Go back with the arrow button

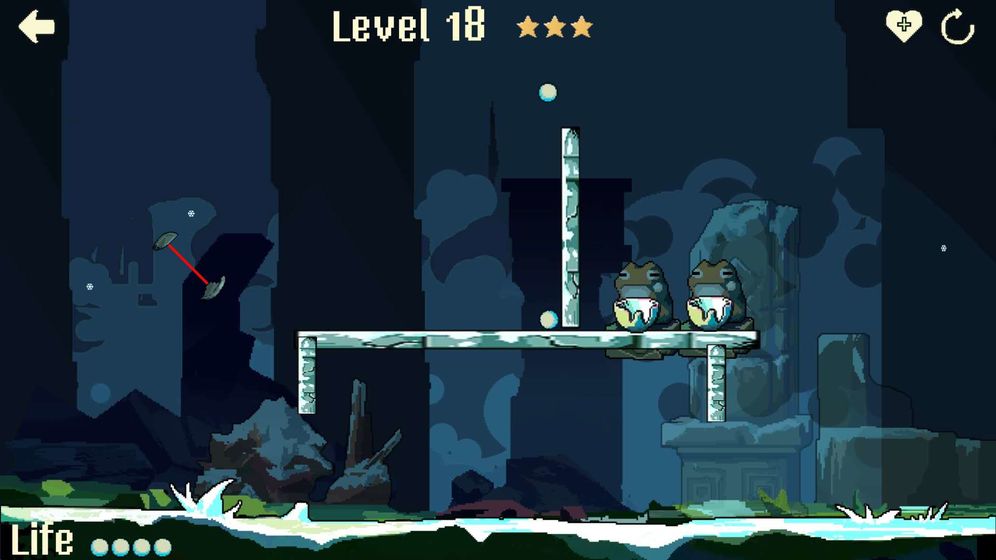point(37,27)
